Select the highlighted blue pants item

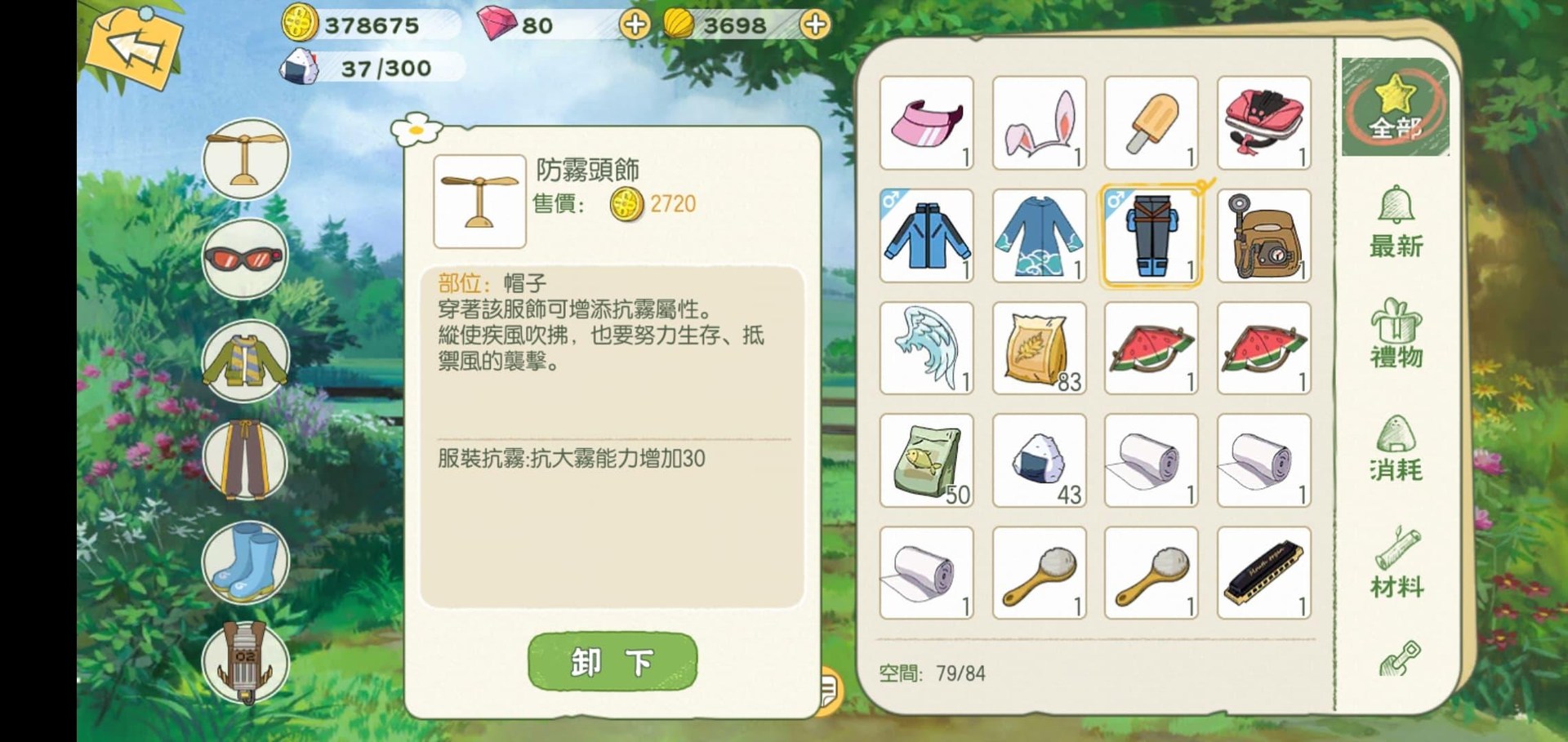click(1151, 236)
